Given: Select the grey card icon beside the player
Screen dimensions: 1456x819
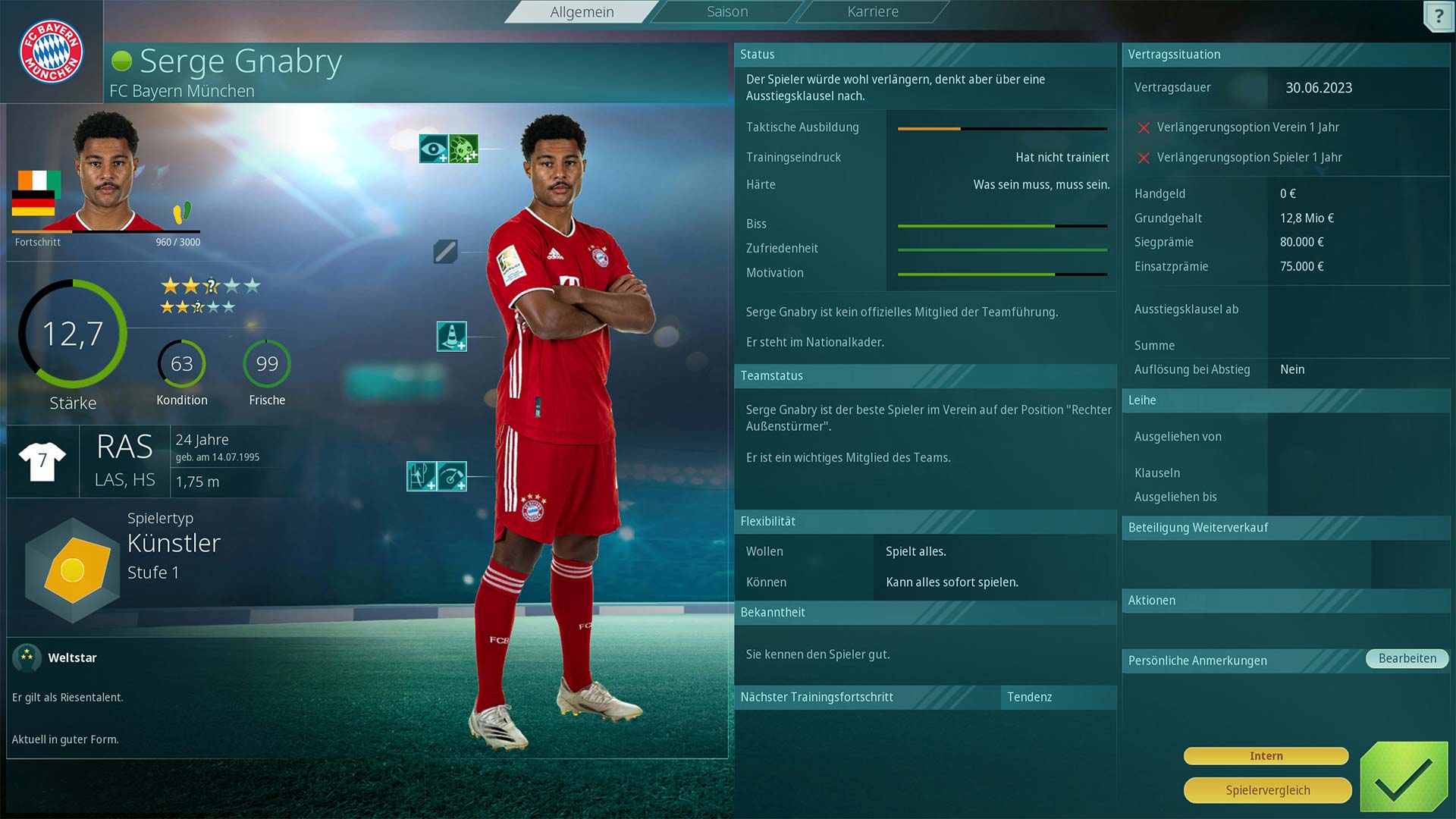Looking at the screenshot, I should (x=447, y=253).
